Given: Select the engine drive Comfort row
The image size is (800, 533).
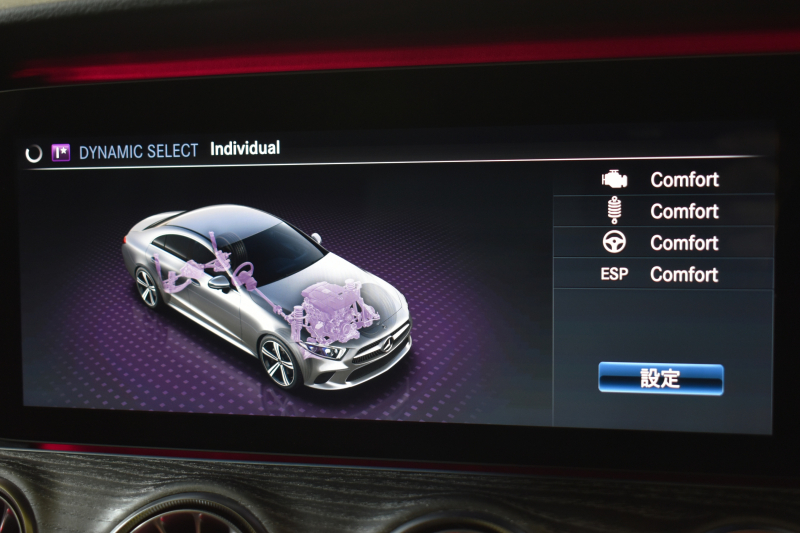Looking at the screenshot, I should (663, 180).
